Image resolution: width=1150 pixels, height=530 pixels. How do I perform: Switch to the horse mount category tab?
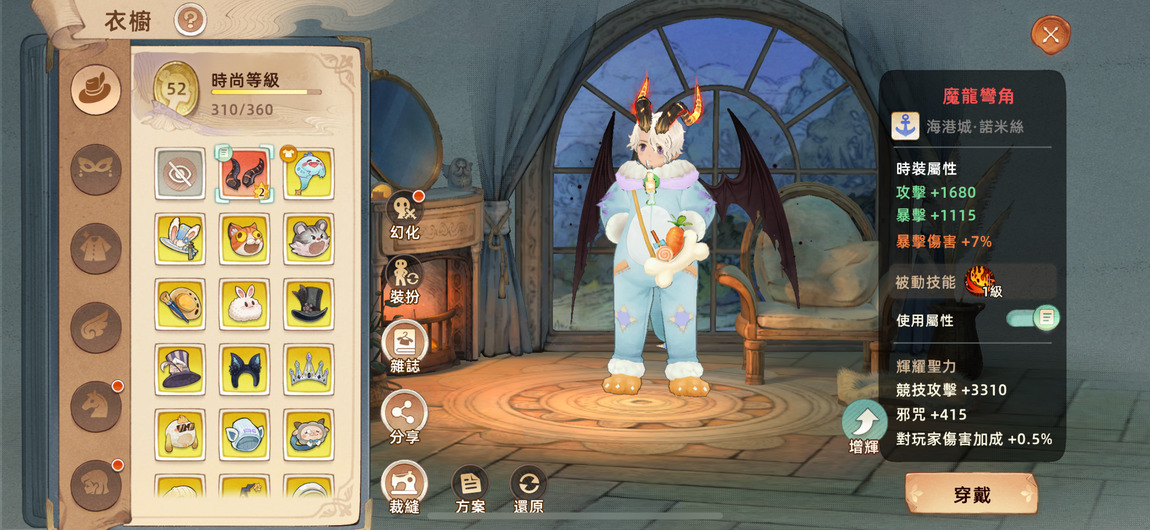click(x=96, y=406)
